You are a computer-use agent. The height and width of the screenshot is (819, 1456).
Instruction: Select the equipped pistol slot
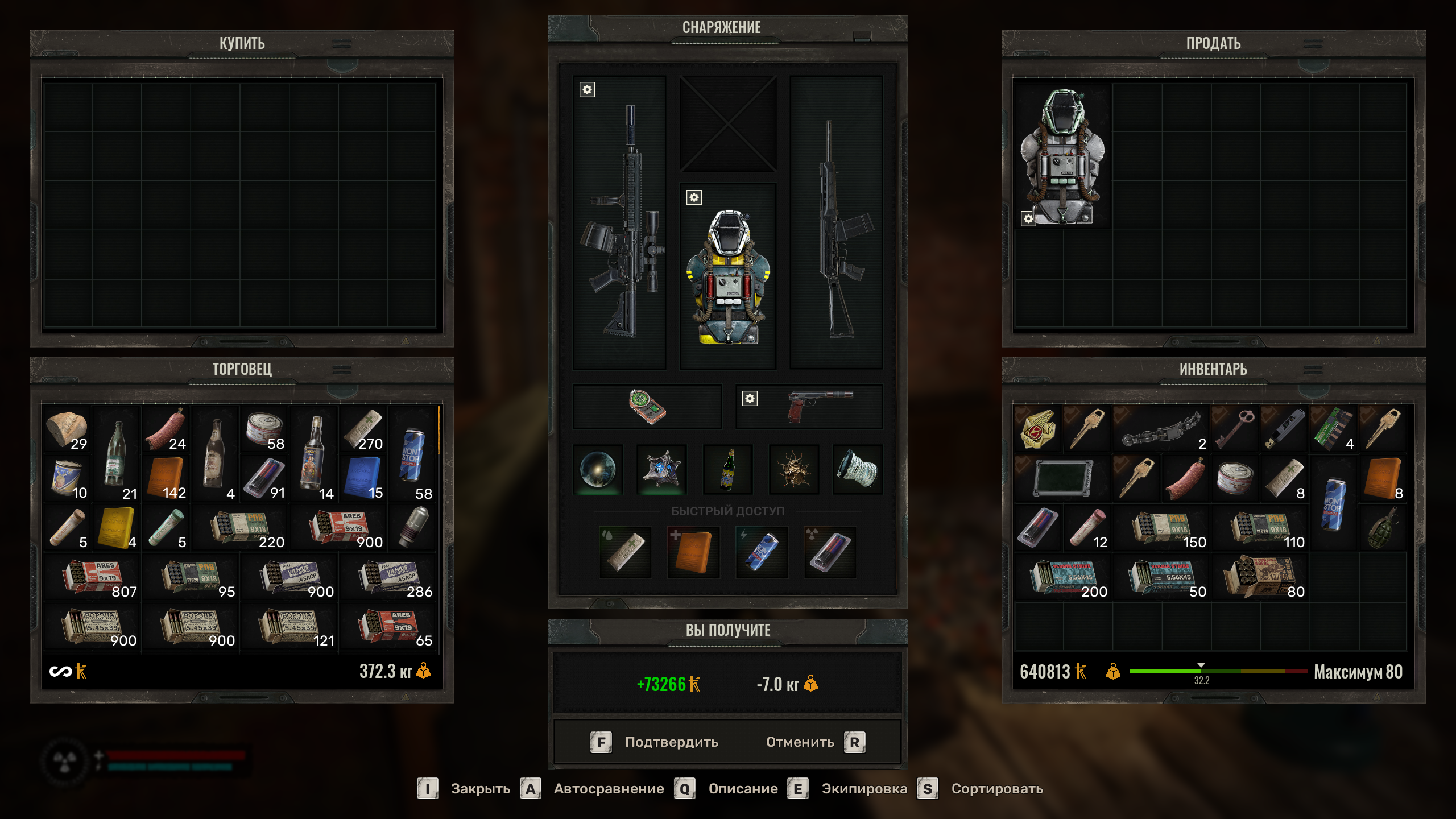(809, 406)
